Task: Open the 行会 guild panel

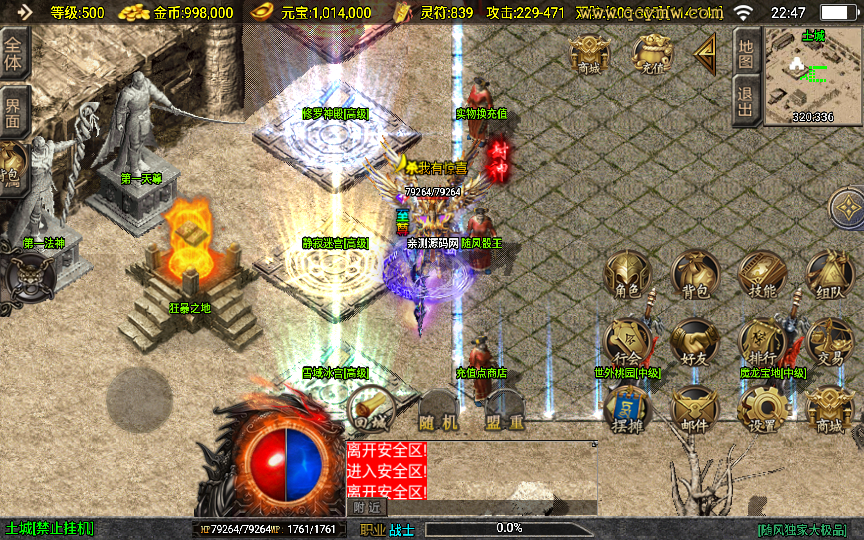Action: tap(628, 342)
